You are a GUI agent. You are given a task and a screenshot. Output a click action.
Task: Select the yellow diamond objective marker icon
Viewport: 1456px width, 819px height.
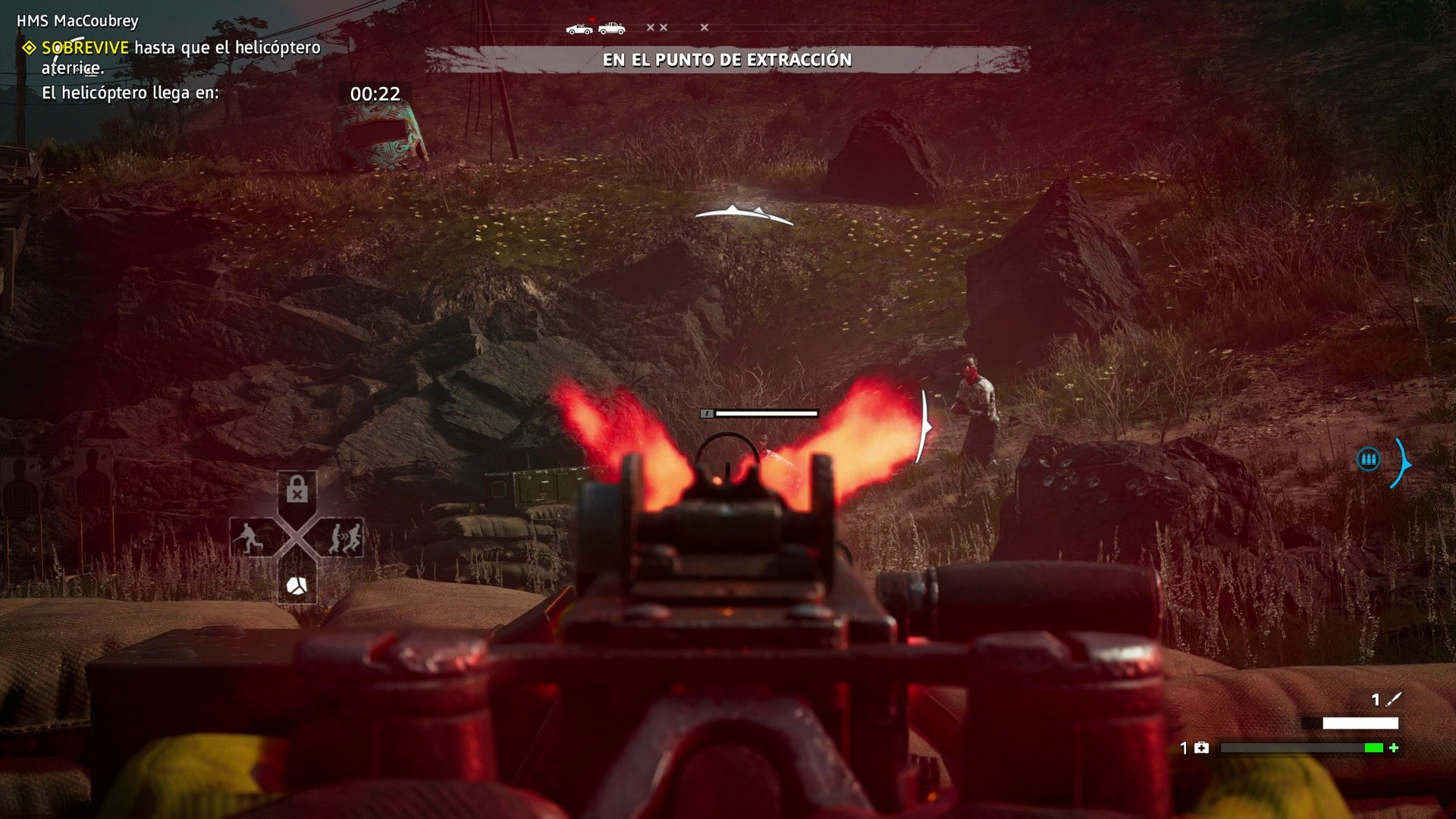point(30,47)
